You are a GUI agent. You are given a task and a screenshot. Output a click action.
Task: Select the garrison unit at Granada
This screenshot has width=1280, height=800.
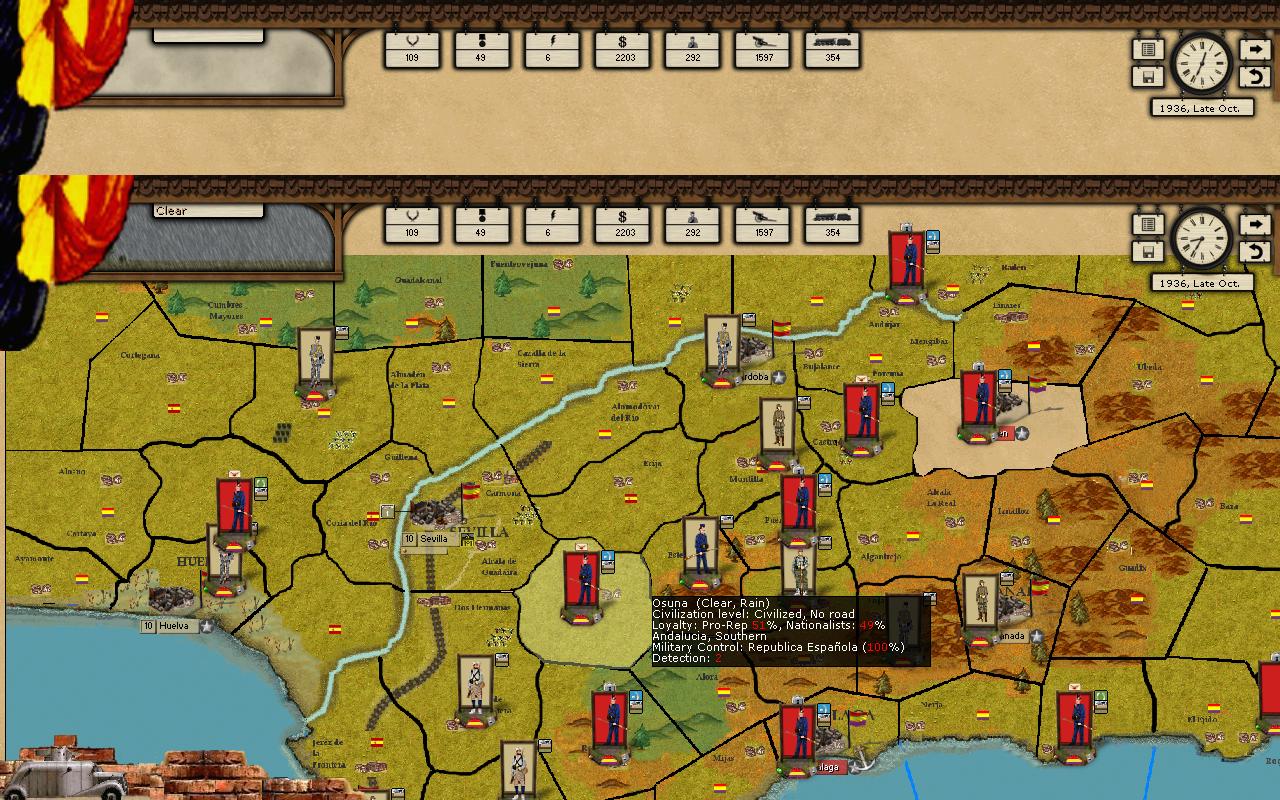click(980, 604)
